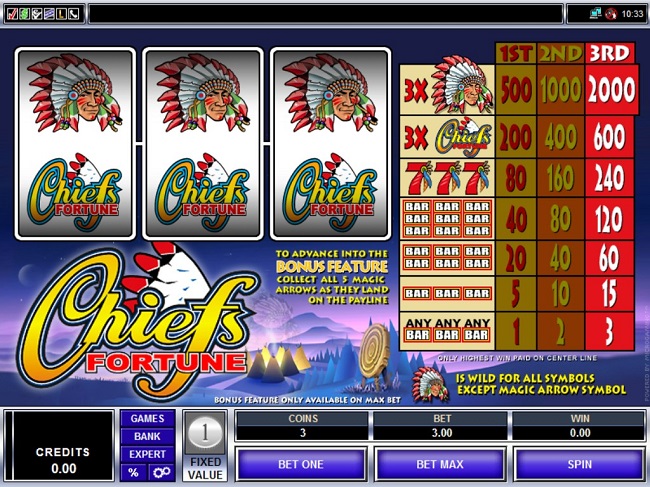The height and width of the screenshot is (487, 650).
Task: Click the green dollar toolbar icon
Action: (24, 13)
